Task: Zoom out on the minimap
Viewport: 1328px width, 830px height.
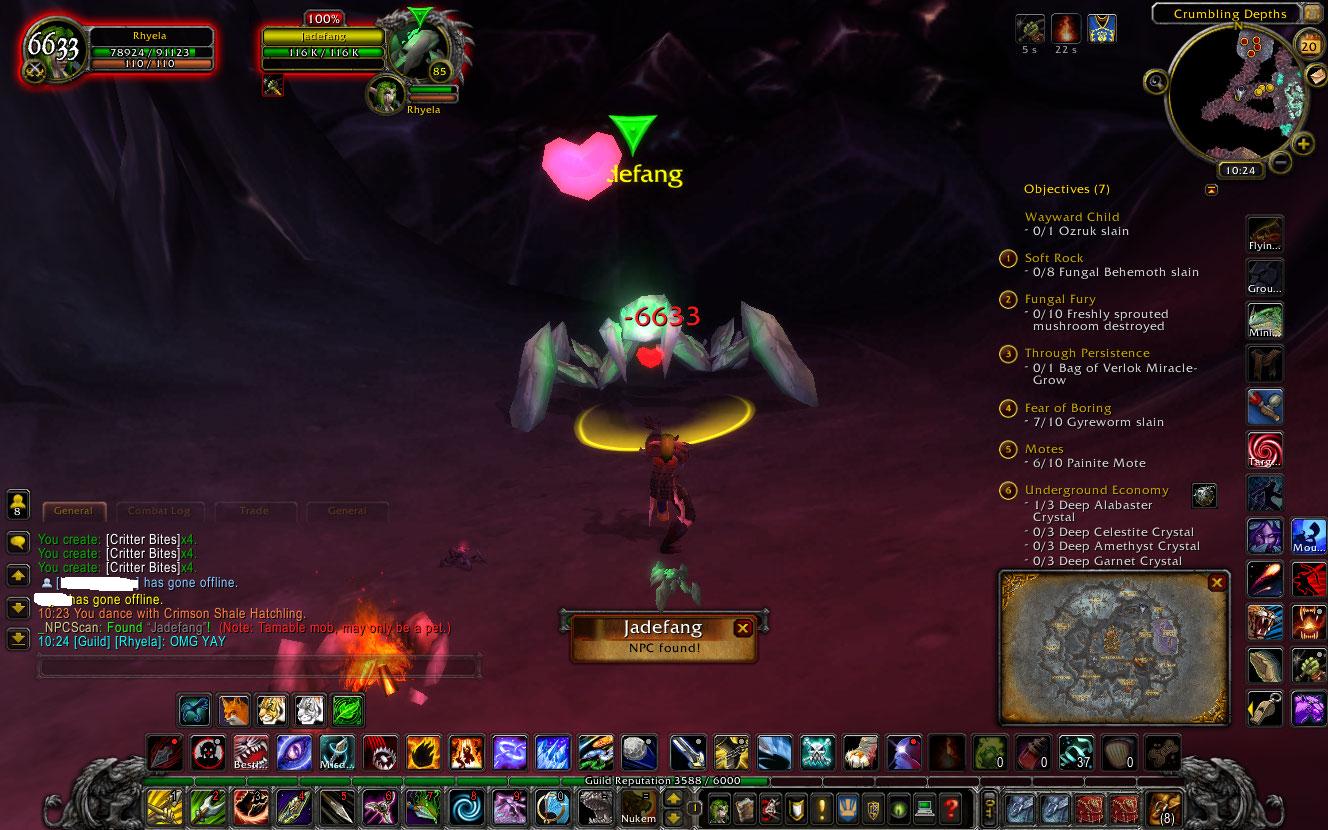Action: click(x=1279, y=161)
